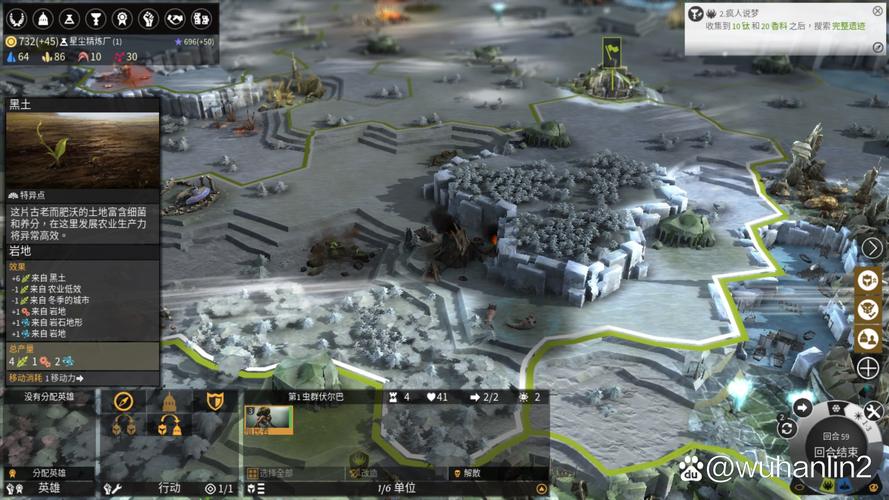The width and height of the screenshot is (889, 500).
Task: Click the crossed tools icon near turn dial
Action: (x=873, y=410)
